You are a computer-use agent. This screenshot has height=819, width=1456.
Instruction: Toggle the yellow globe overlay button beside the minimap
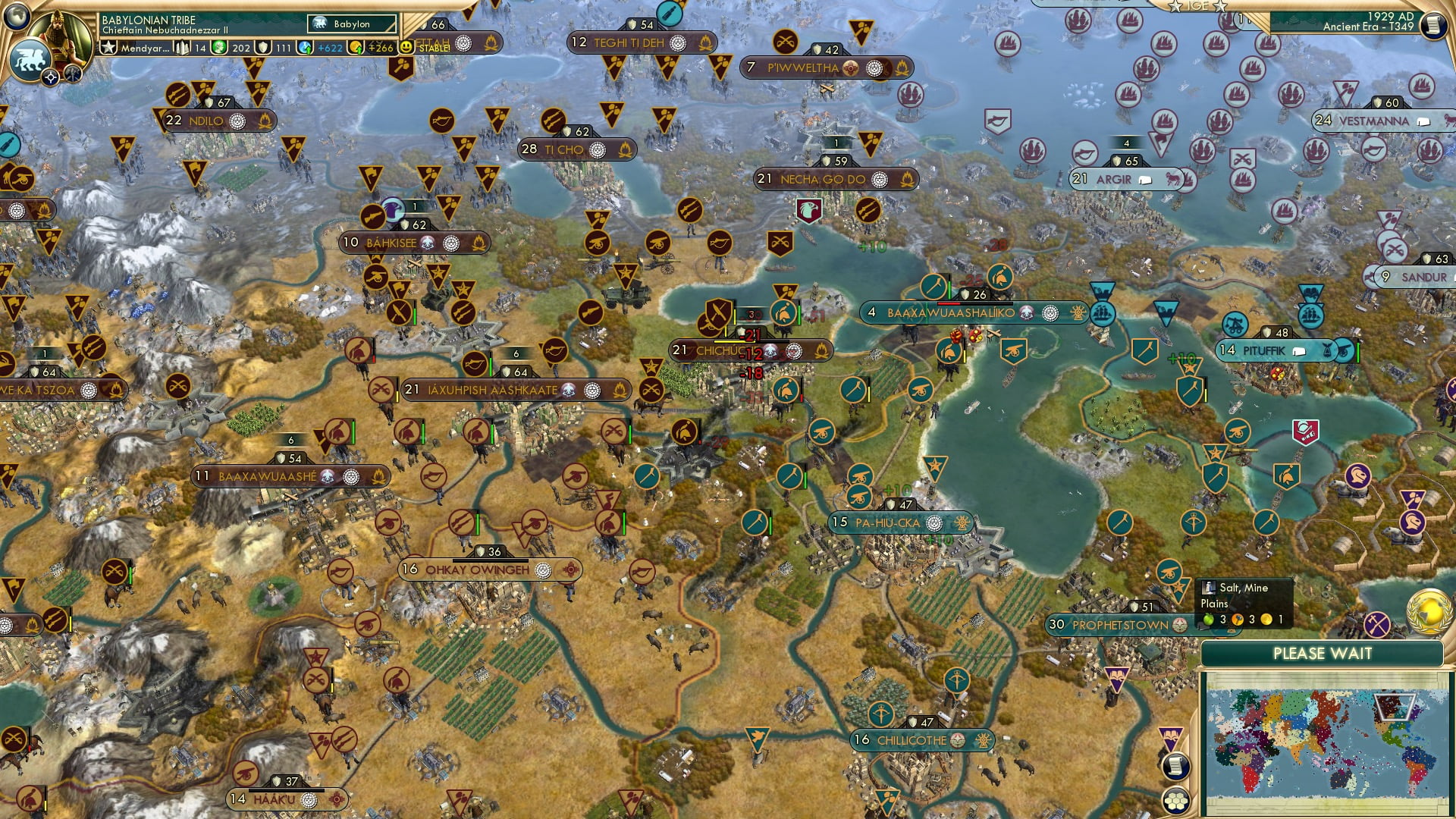pyautogui.click(x=1428, y=612)
